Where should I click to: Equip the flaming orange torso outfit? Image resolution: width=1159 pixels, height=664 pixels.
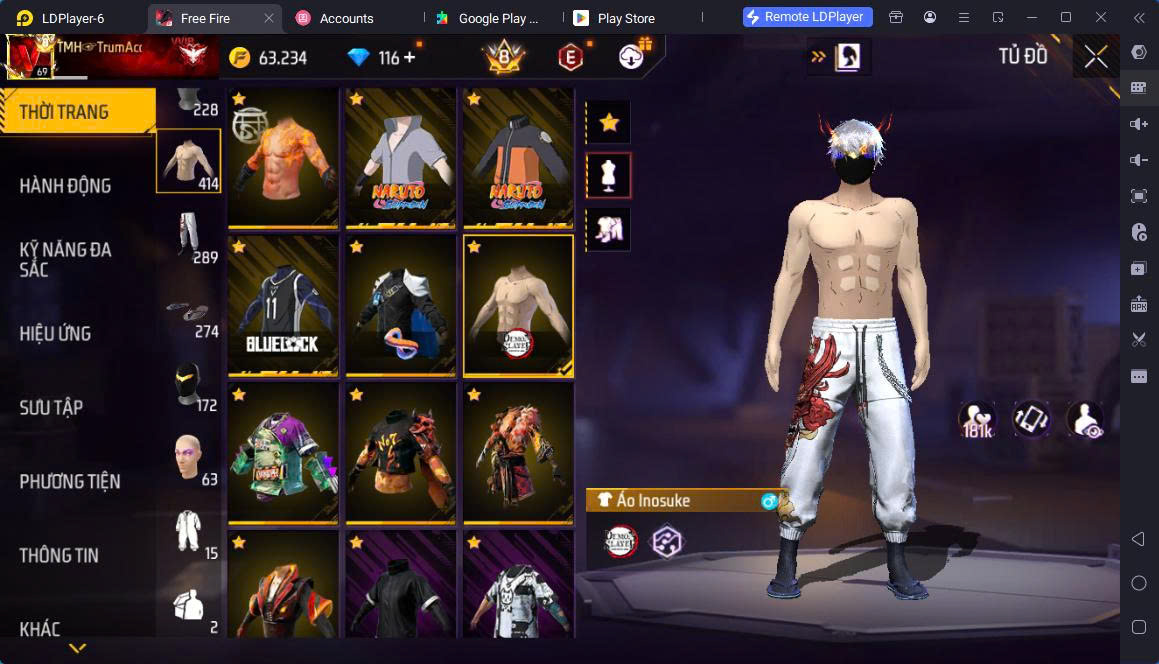(x=283, y=158)
